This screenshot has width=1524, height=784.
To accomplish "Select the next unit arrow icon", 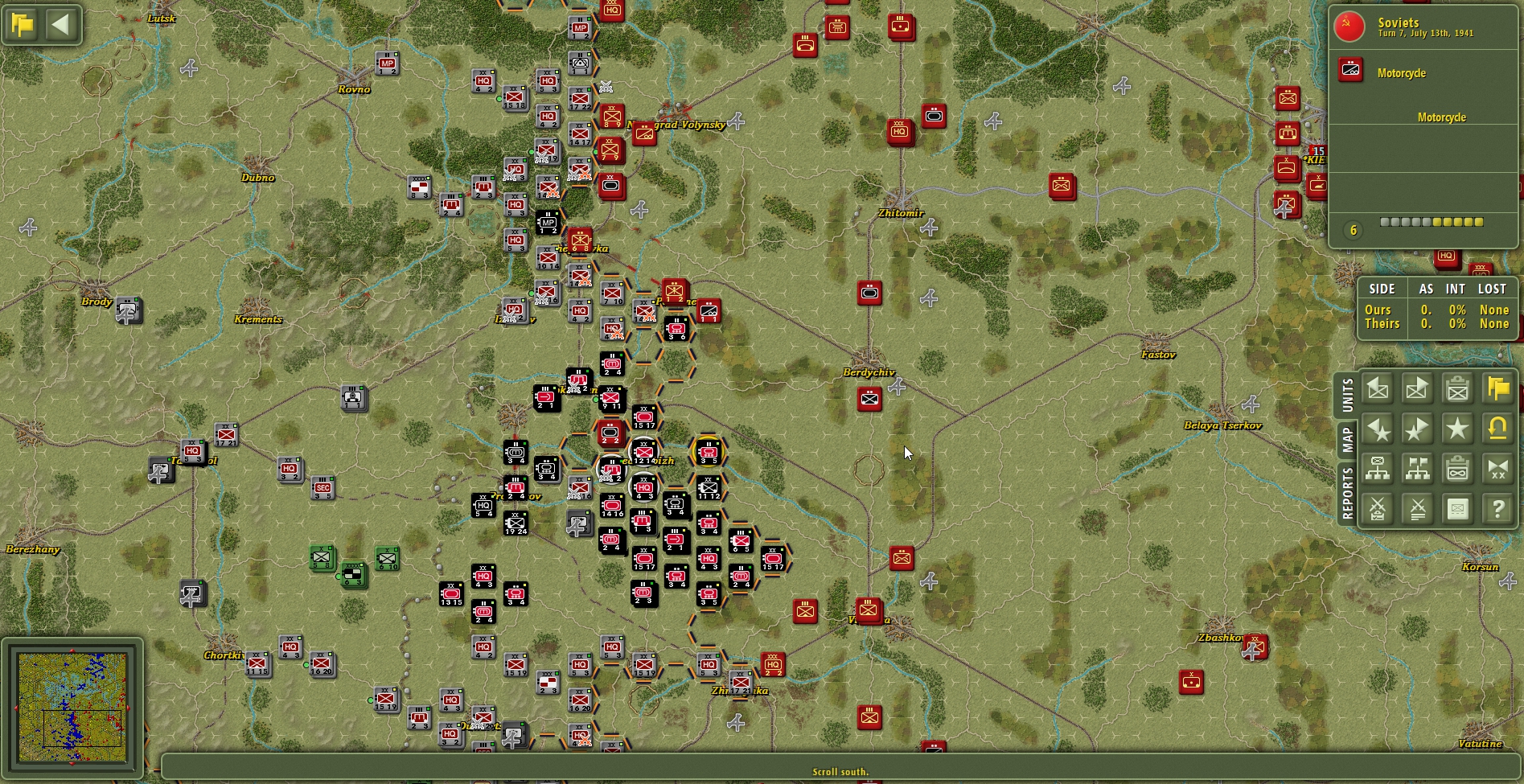I will click(x=1418, y=388).
